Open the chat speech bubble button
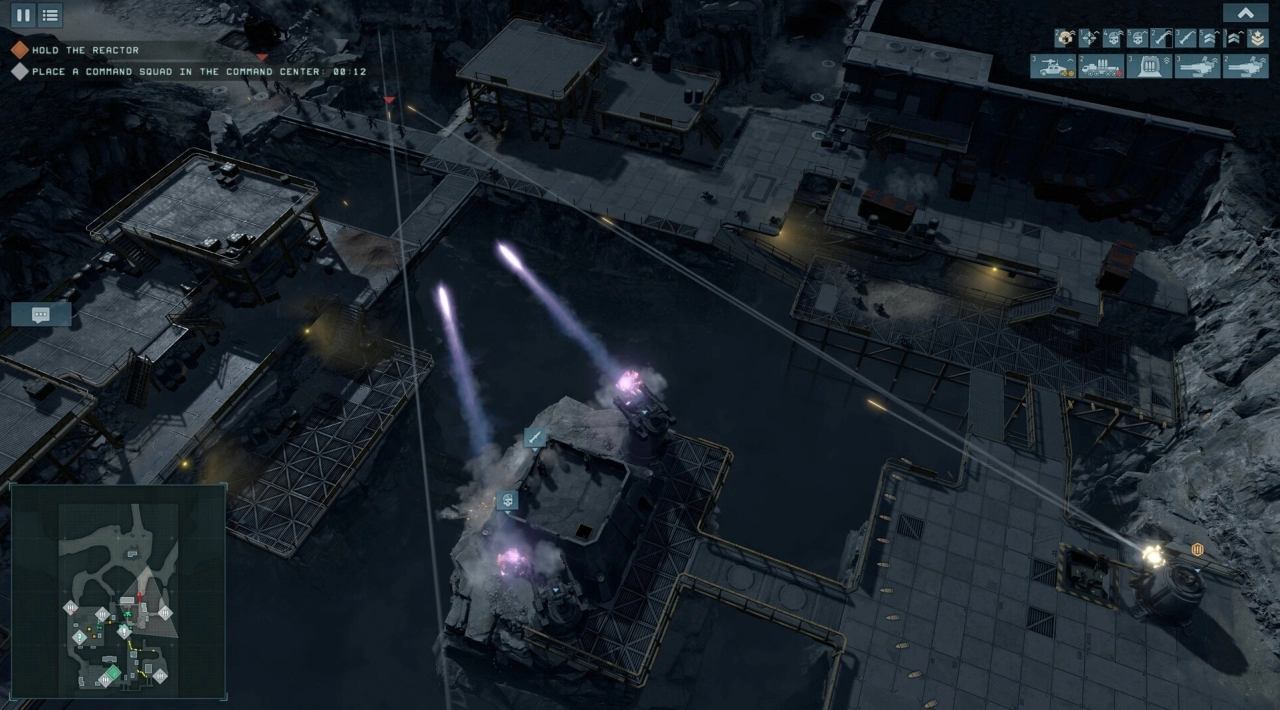Image resolution: width=1280 pixels, height=710 pixels. (41, 314)
